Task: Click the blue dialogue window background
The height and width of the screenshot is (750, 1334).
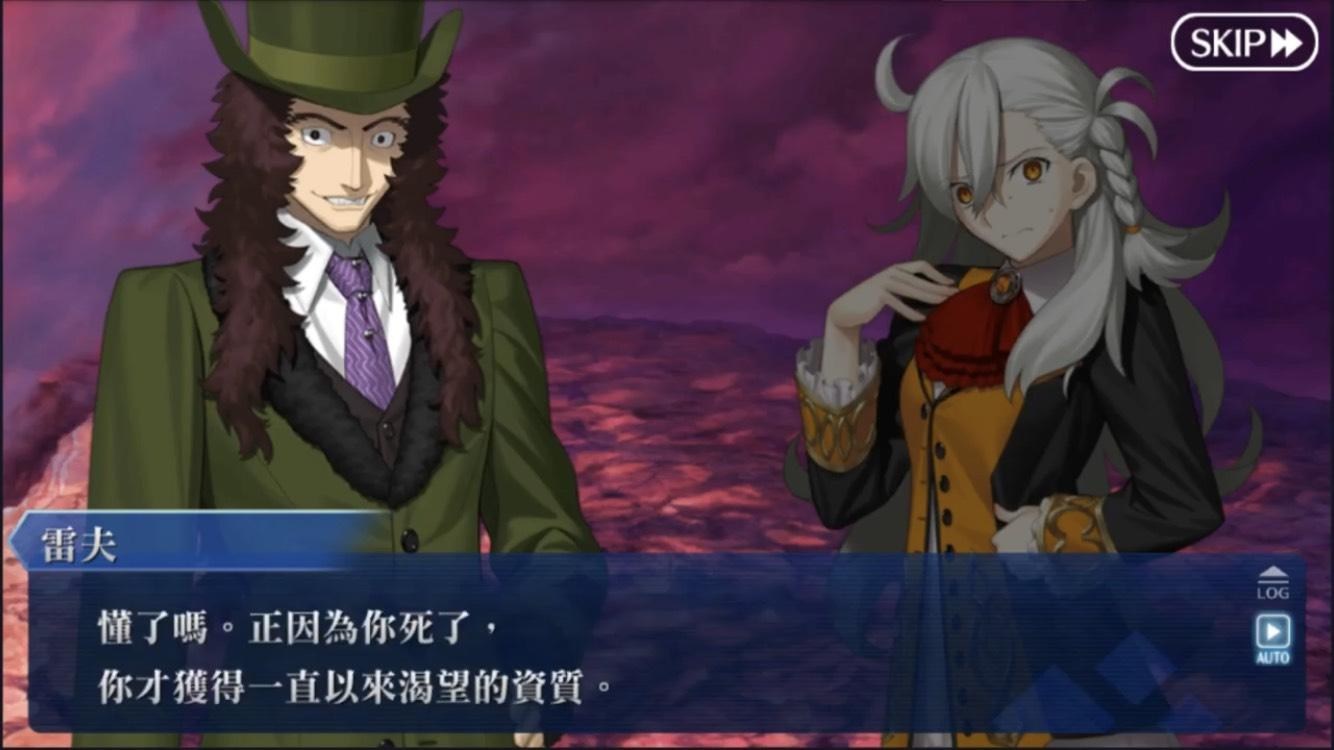Action: click(x=600, y=660)
